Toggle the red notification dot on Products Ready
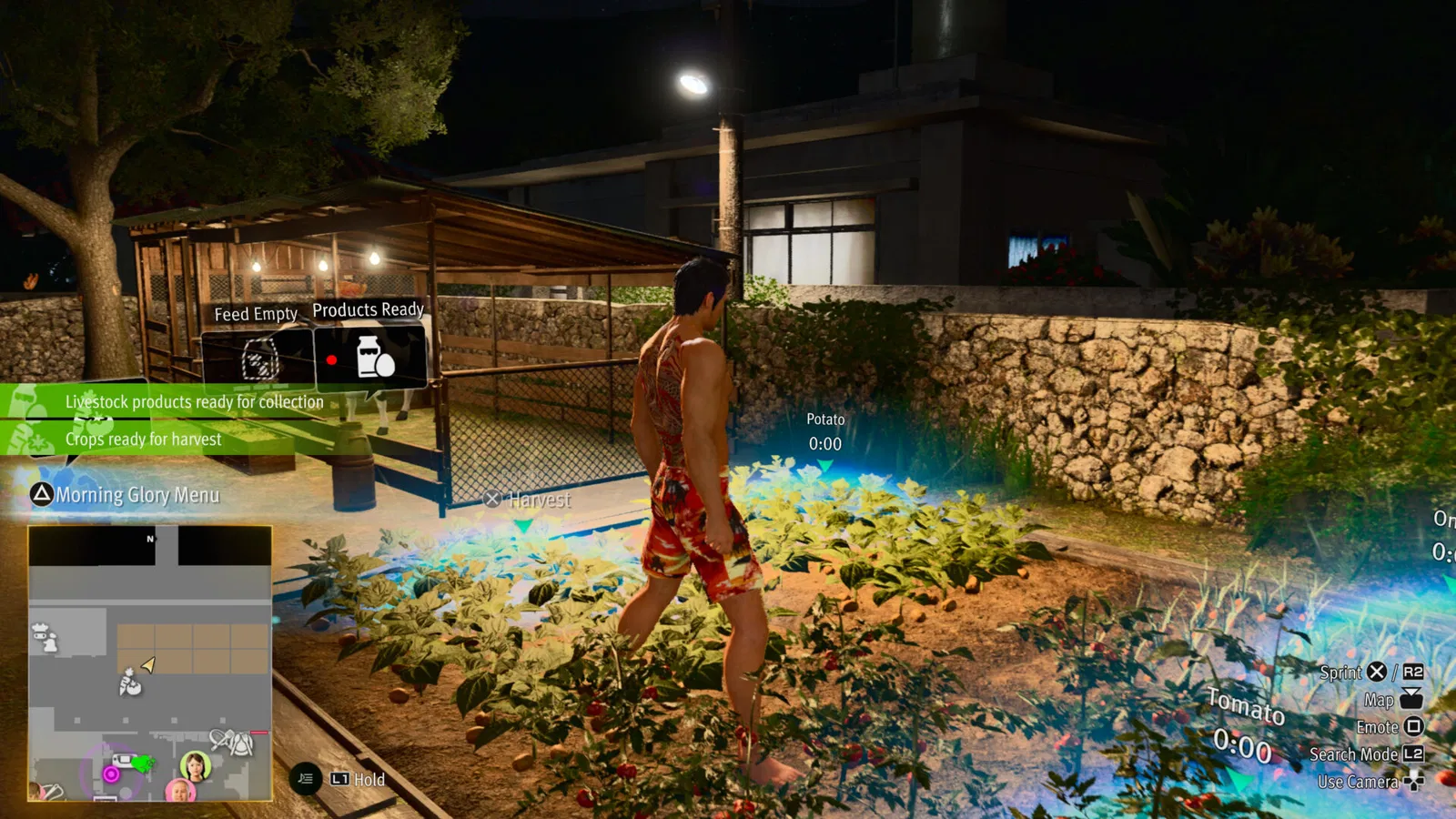The height and width of the screenshot is (819, 1456). 331,360
